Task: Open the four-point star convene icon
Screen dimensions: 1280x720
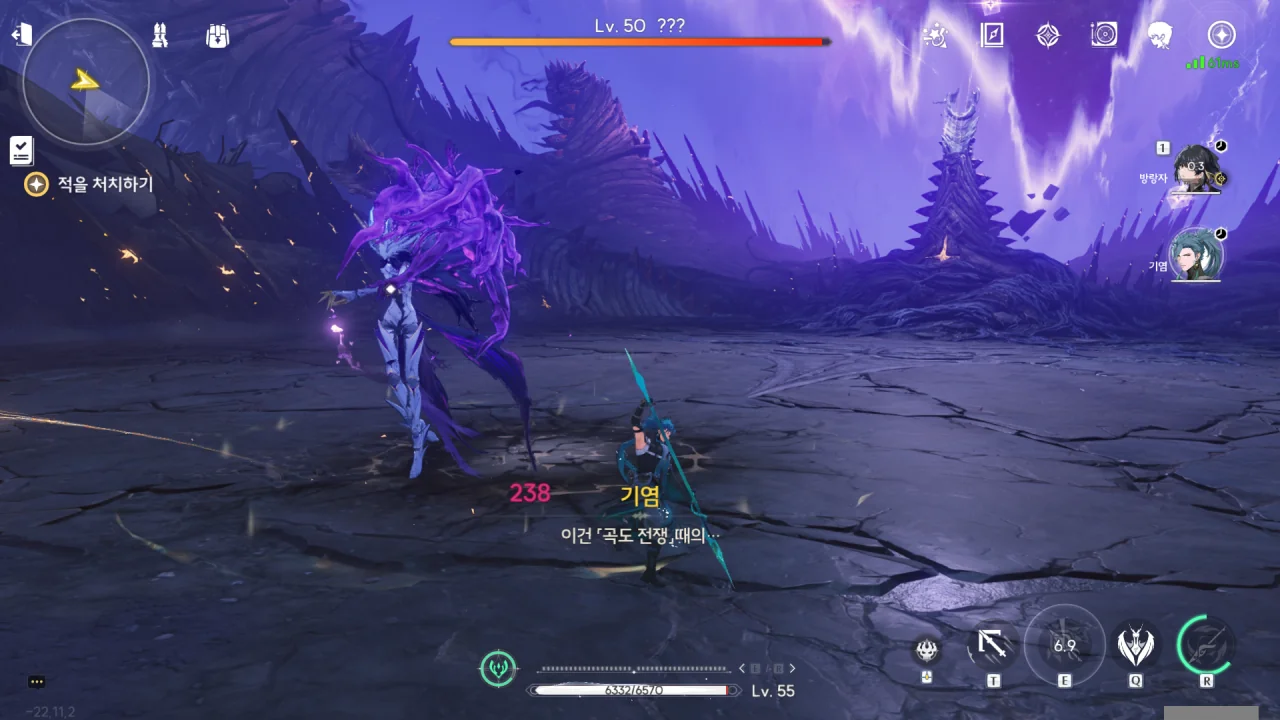Action: 1047,36
